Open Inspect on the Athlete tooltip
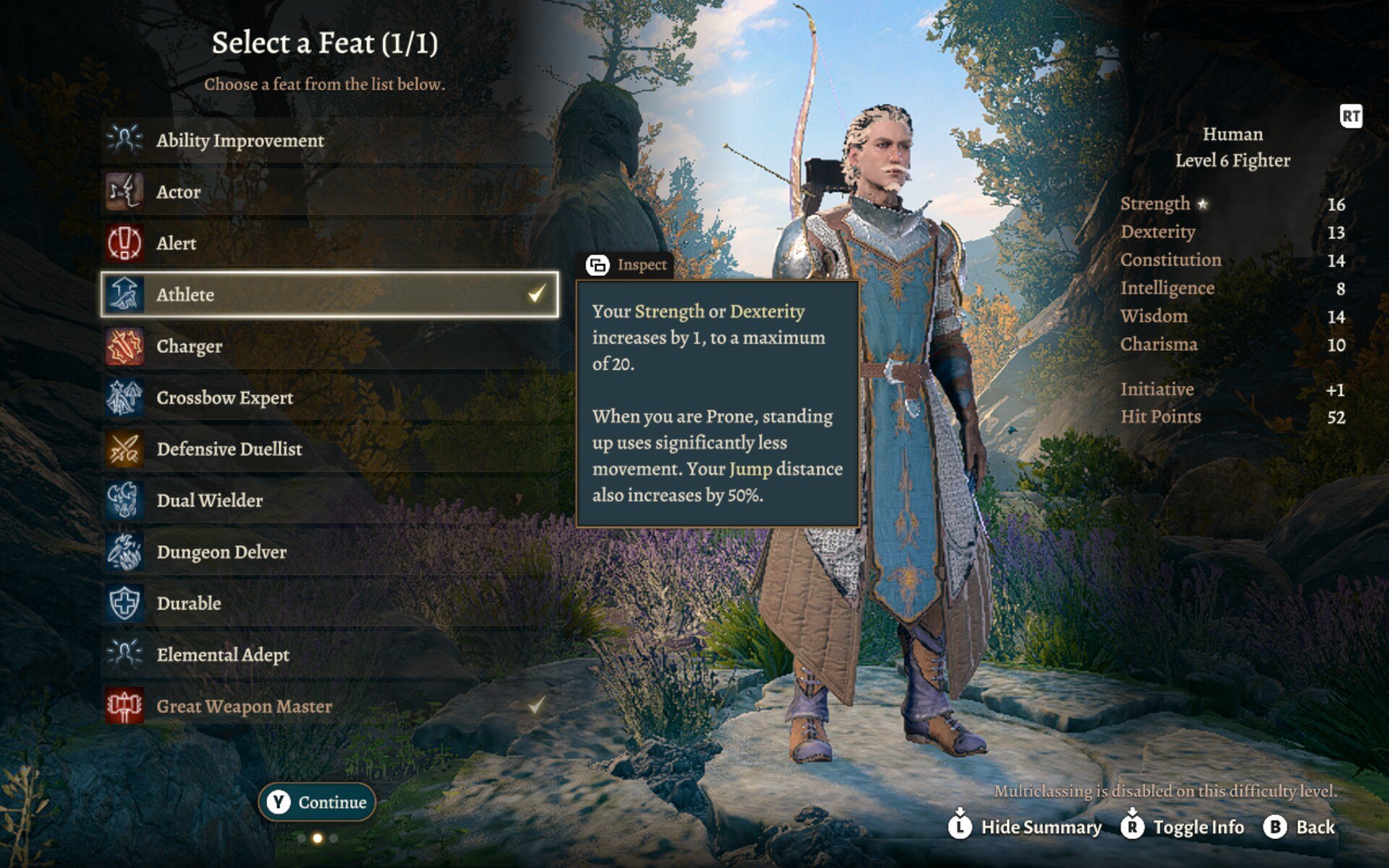The image size is (1389, 868). (628, 265)
